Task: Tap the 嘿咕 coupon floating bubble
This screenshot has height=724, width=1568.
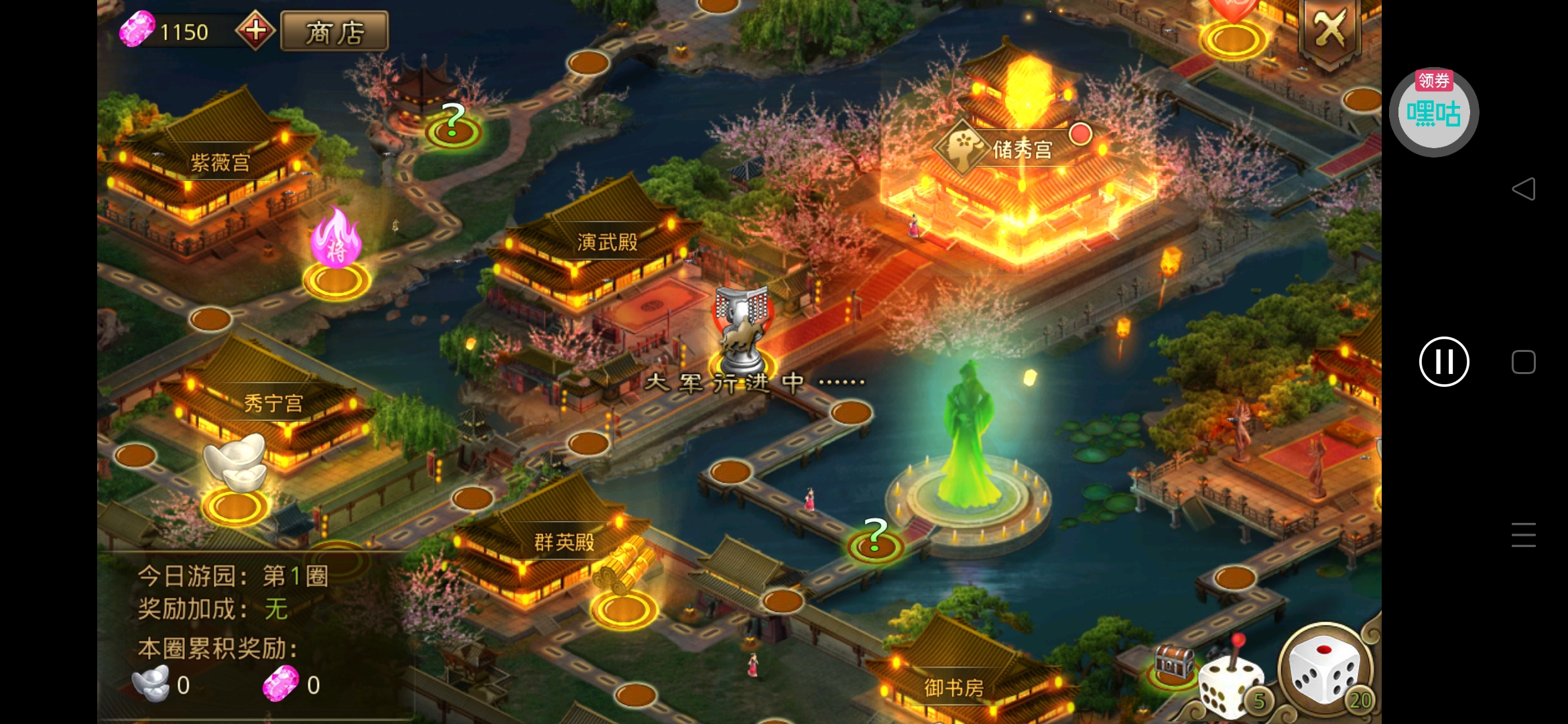Action: (x=1433, y=113)
